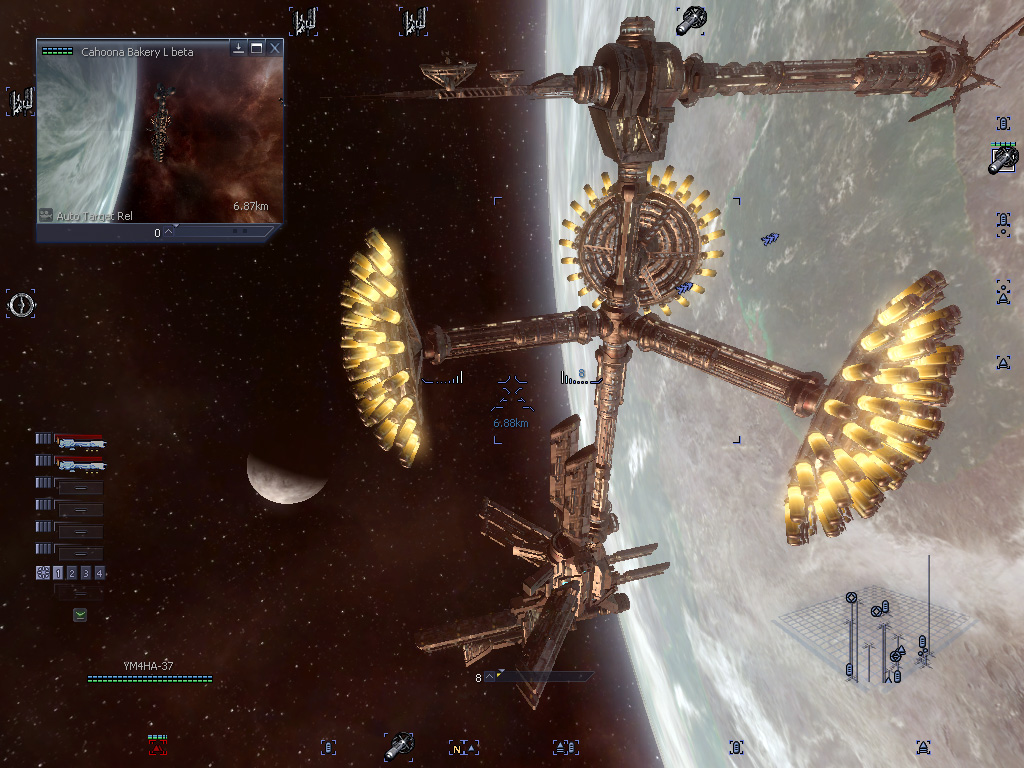Click the dock arrow button in monitor title
Image resolution: width=1024 pixels, height=768 pixels.
tap(239, 47)
